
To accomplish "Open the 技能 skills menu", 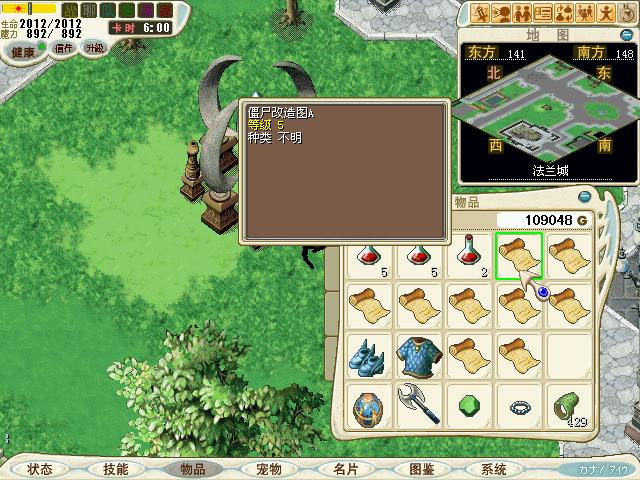I will click(115, 469).
